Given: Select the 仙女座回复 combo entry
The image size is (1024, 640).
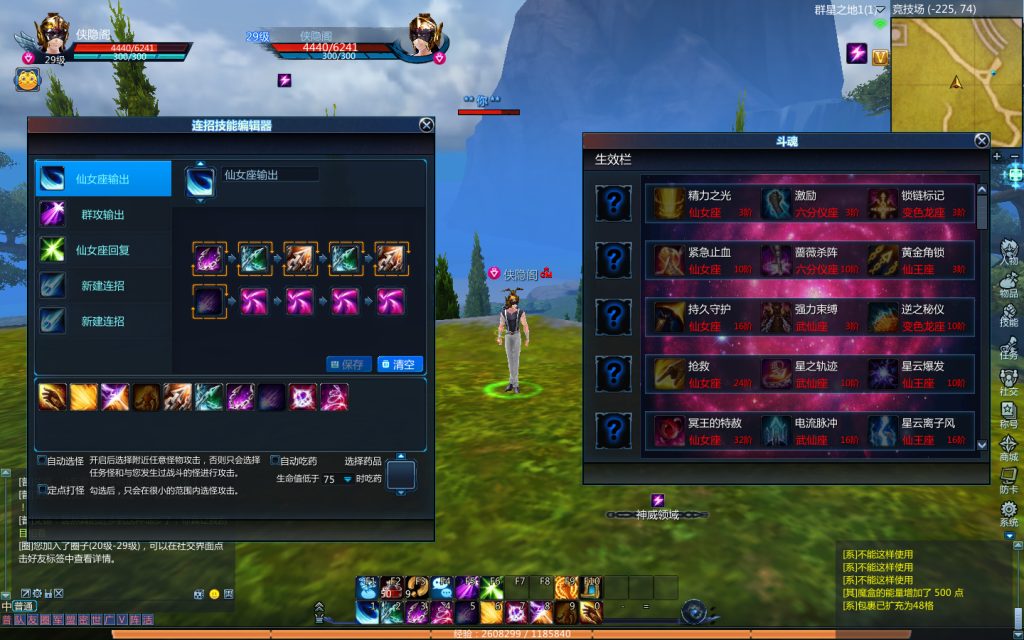Looking at the screenshot, I should pos(102,250).
